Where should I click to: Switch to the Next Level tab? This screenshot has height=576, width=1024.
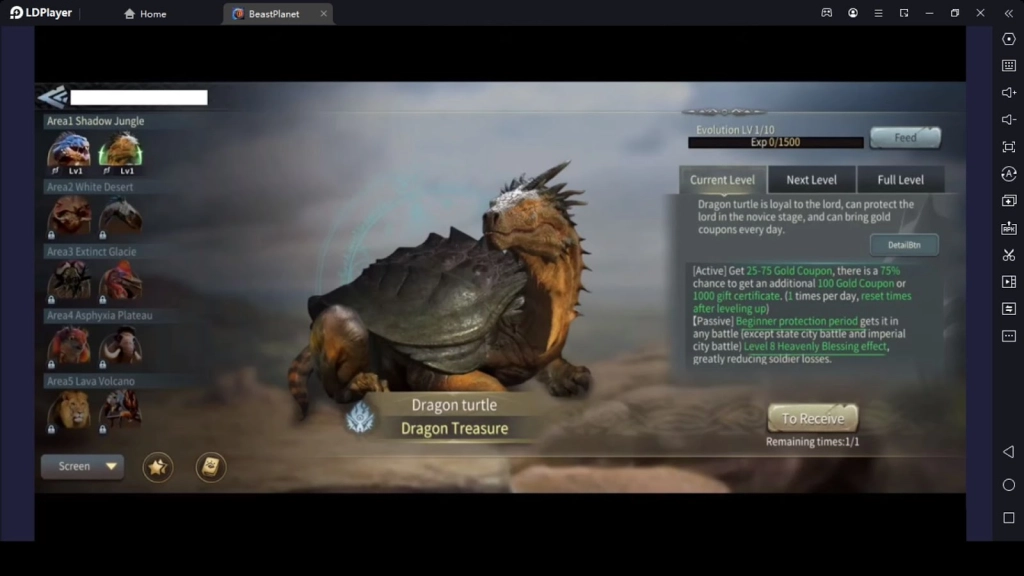pyautogui.click(x=811, y=180)
